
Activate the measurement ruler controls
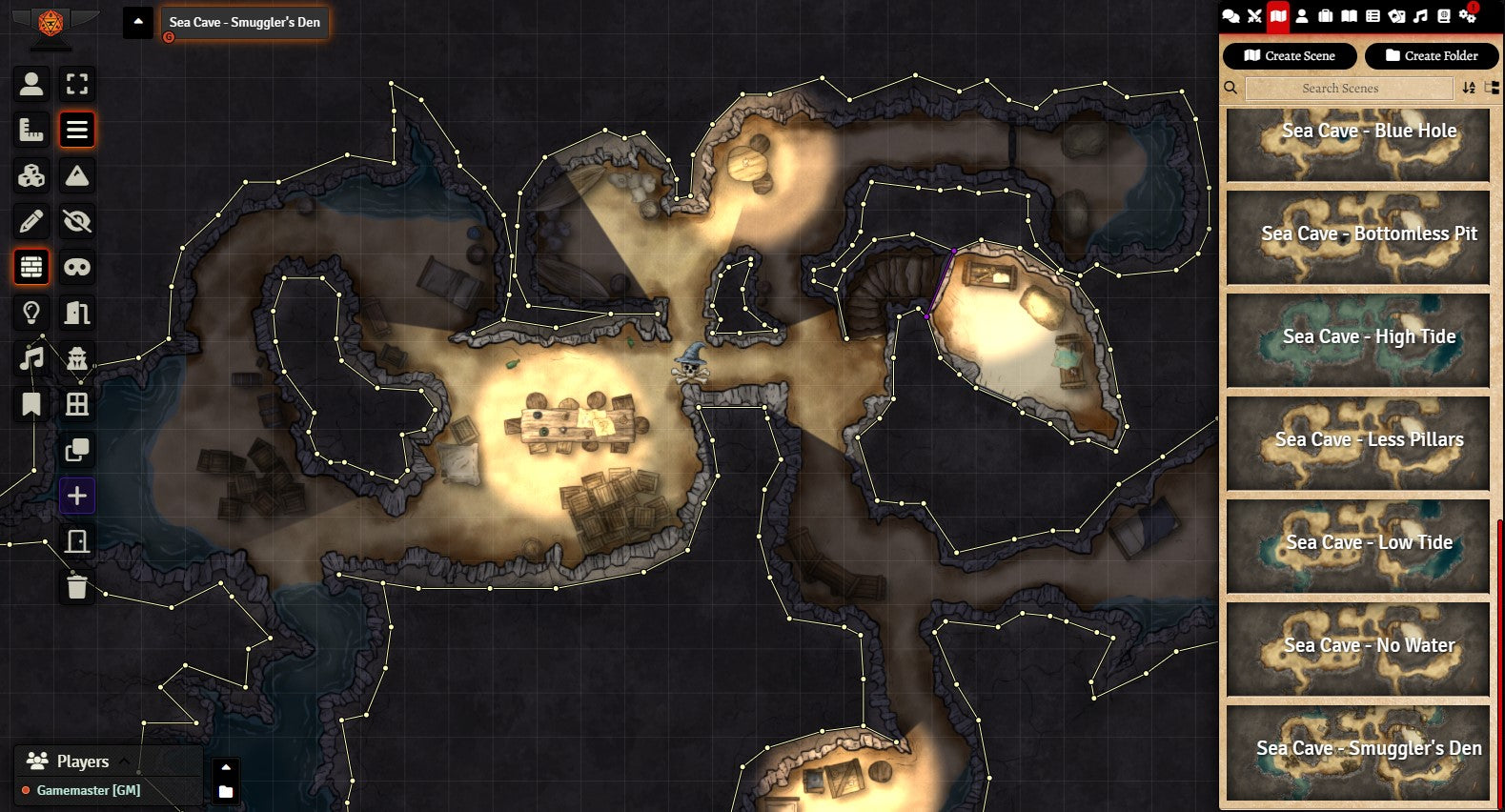[x=31, y=130]
